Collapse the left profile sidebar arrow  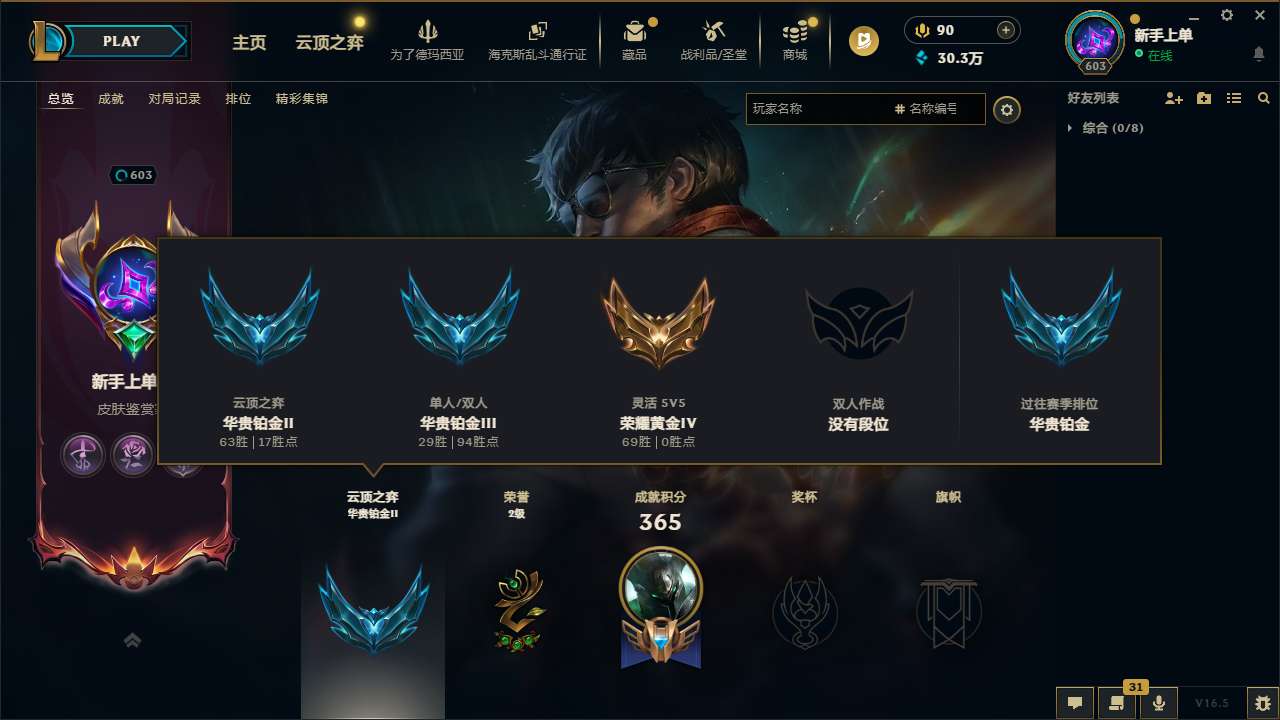pos(132,639)
